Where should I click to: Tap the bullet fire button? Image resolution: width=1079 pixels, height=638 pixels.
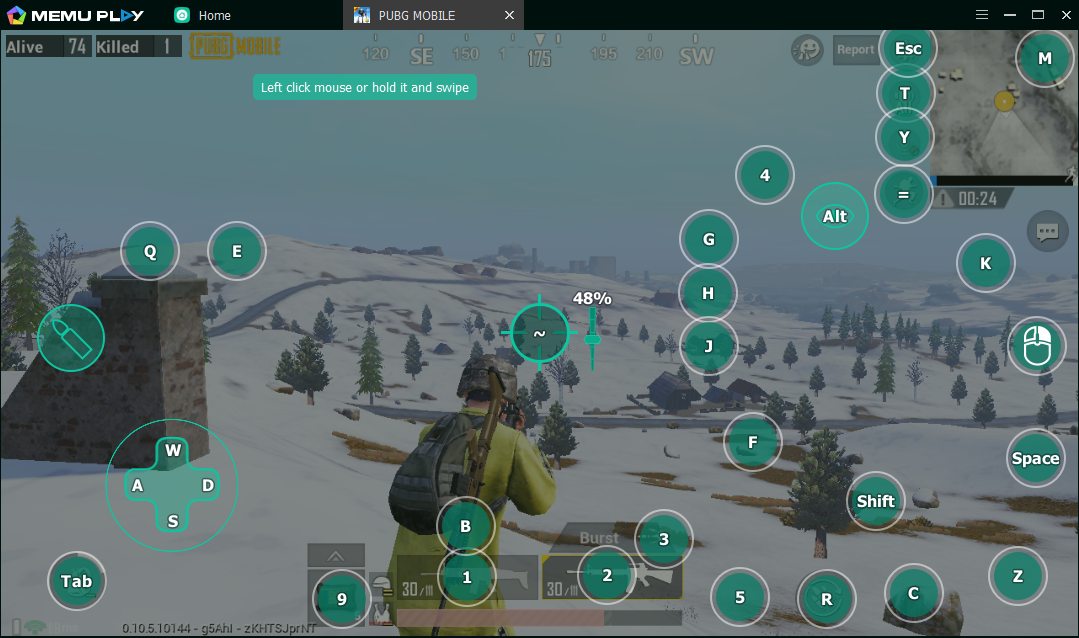(71, 338)
